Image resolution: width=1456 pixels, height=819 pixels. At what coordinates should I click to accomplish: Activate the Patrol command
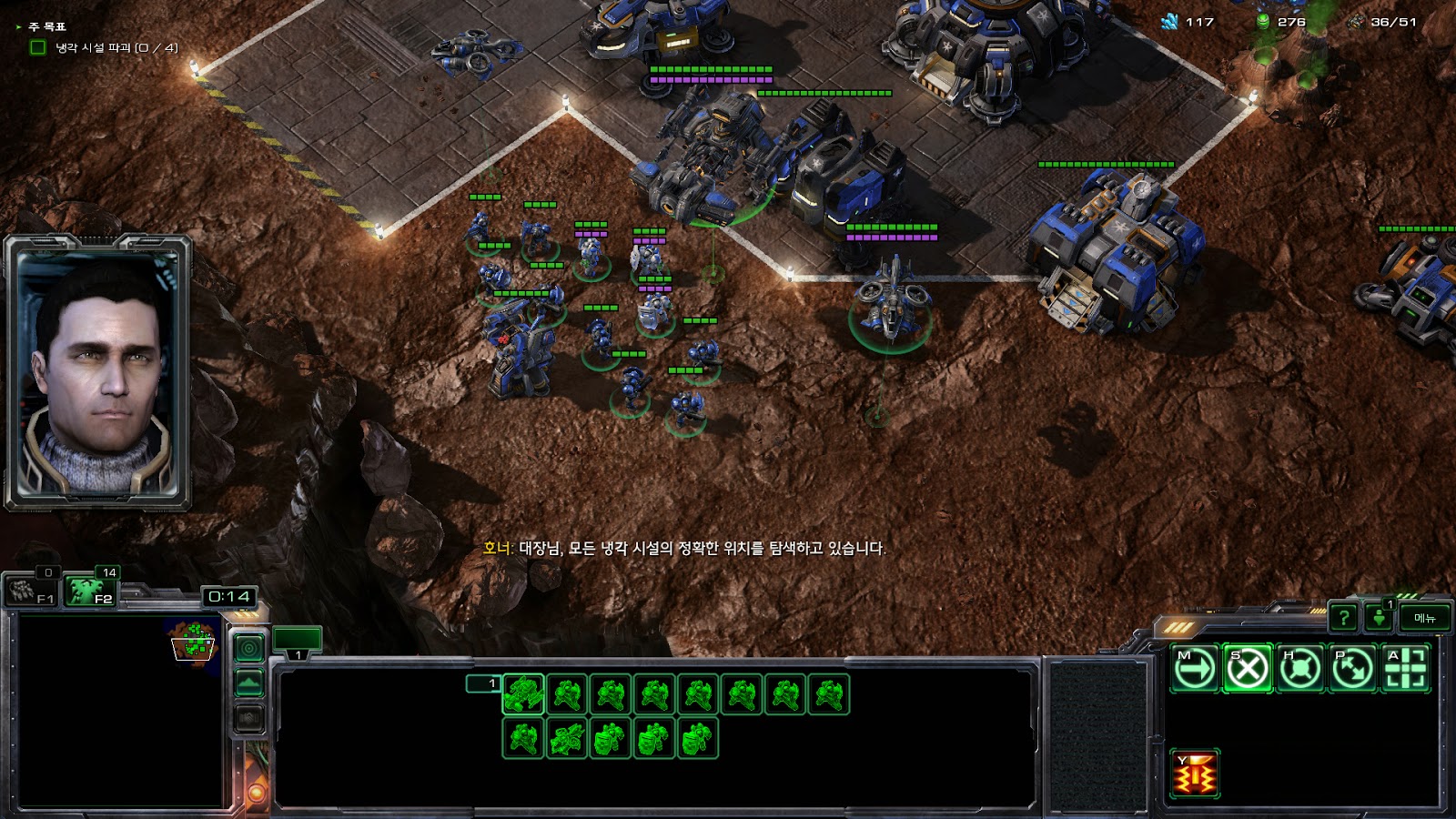[x=1353, y=669]
